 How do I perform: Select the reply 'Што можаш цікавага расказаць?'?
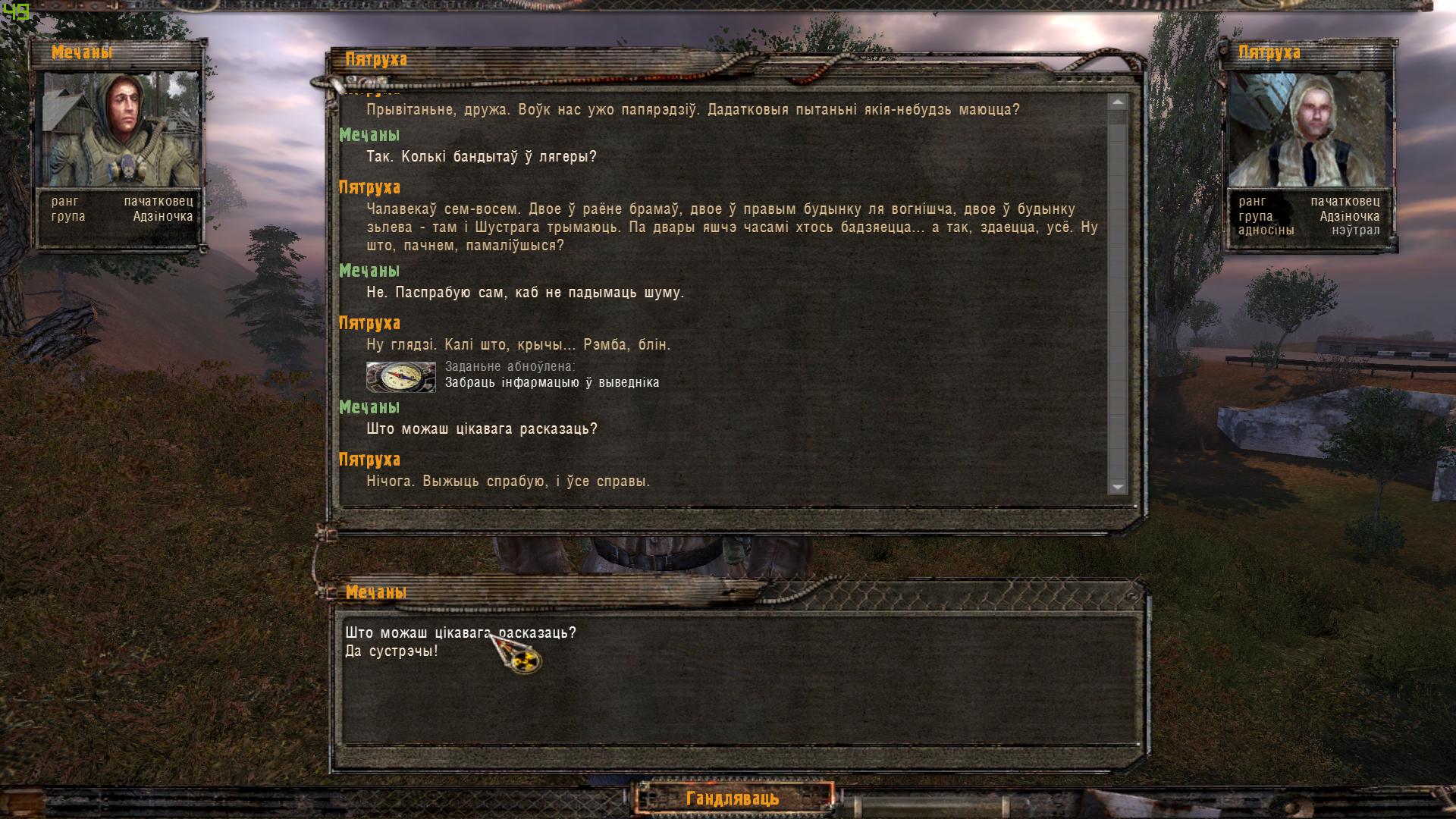(461, 630)
